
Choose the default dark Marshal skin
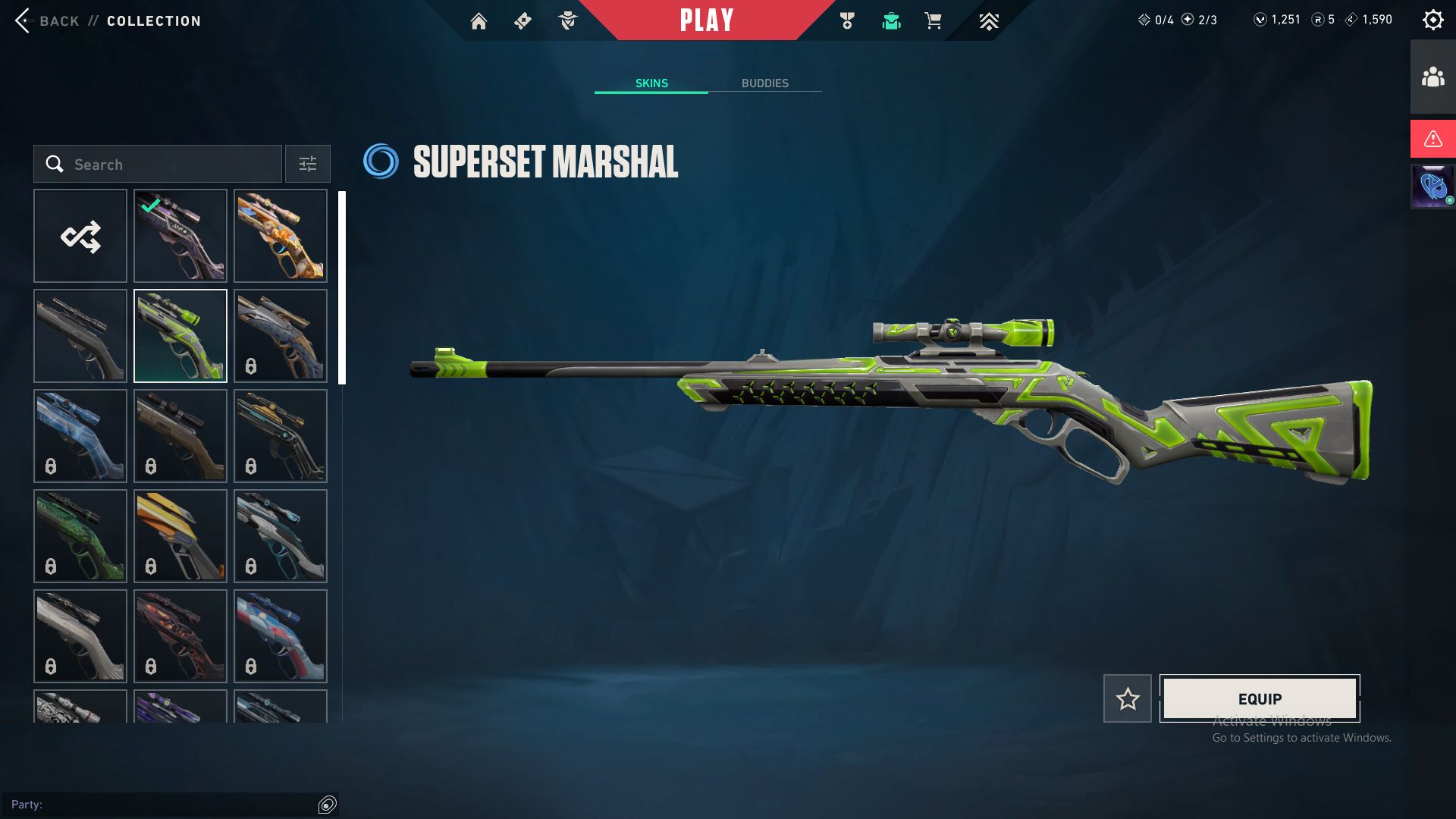(x=80, y=336)
